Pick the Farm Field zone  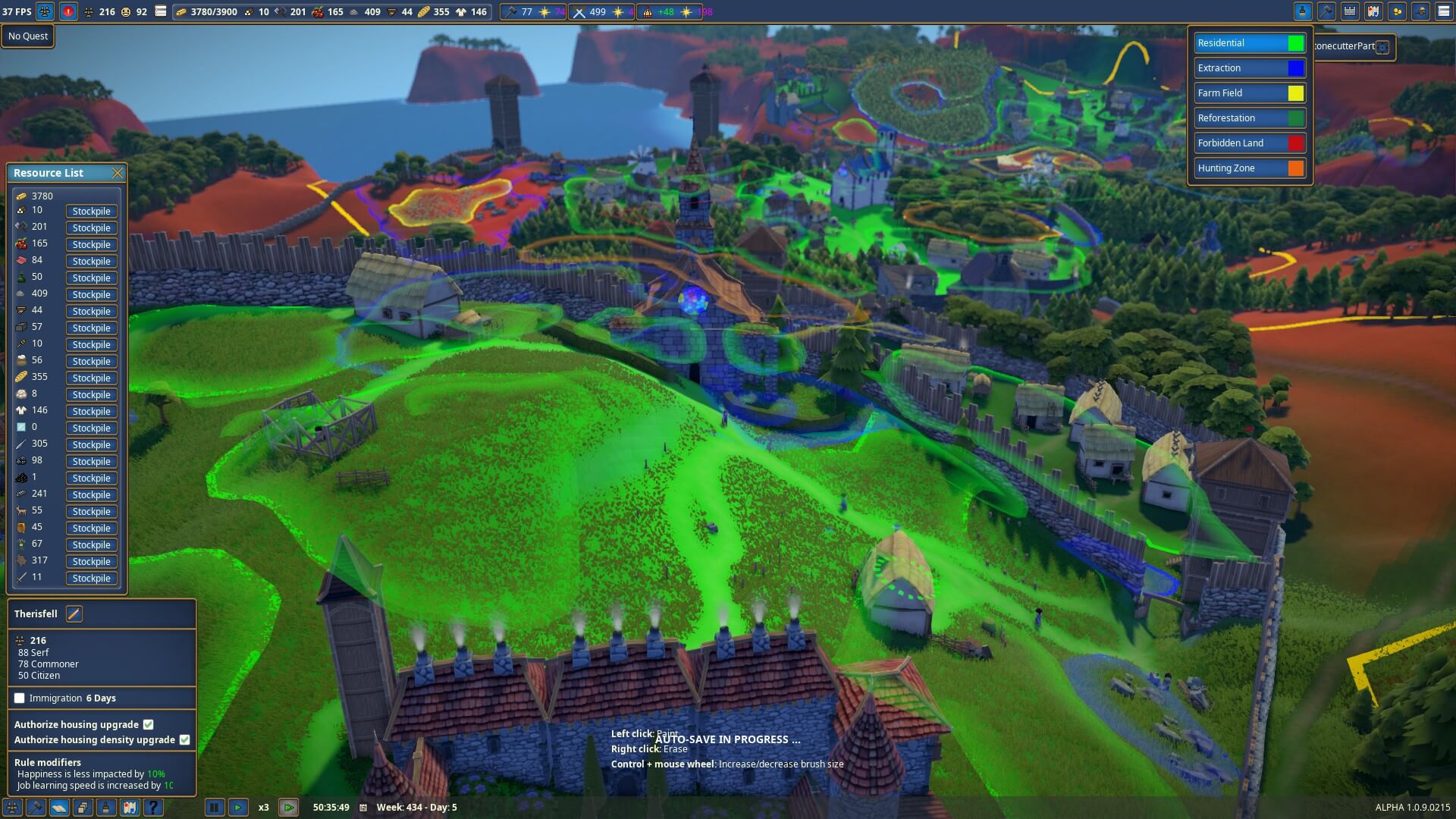(1250, 93)
